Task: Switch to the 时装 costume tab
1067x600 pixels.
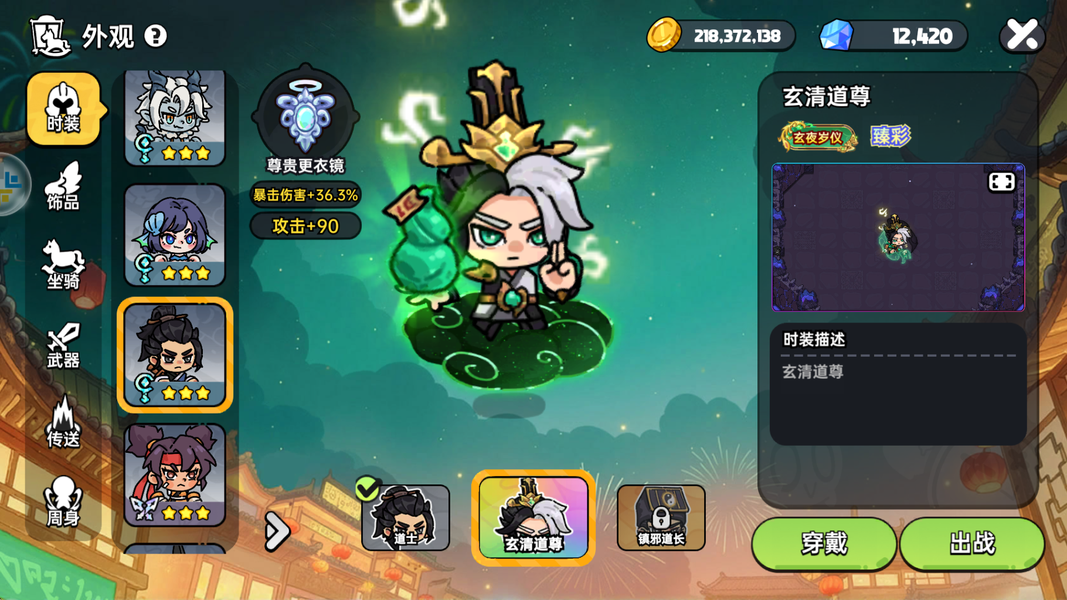Action: pyautogui.click(x=63, y=109)
